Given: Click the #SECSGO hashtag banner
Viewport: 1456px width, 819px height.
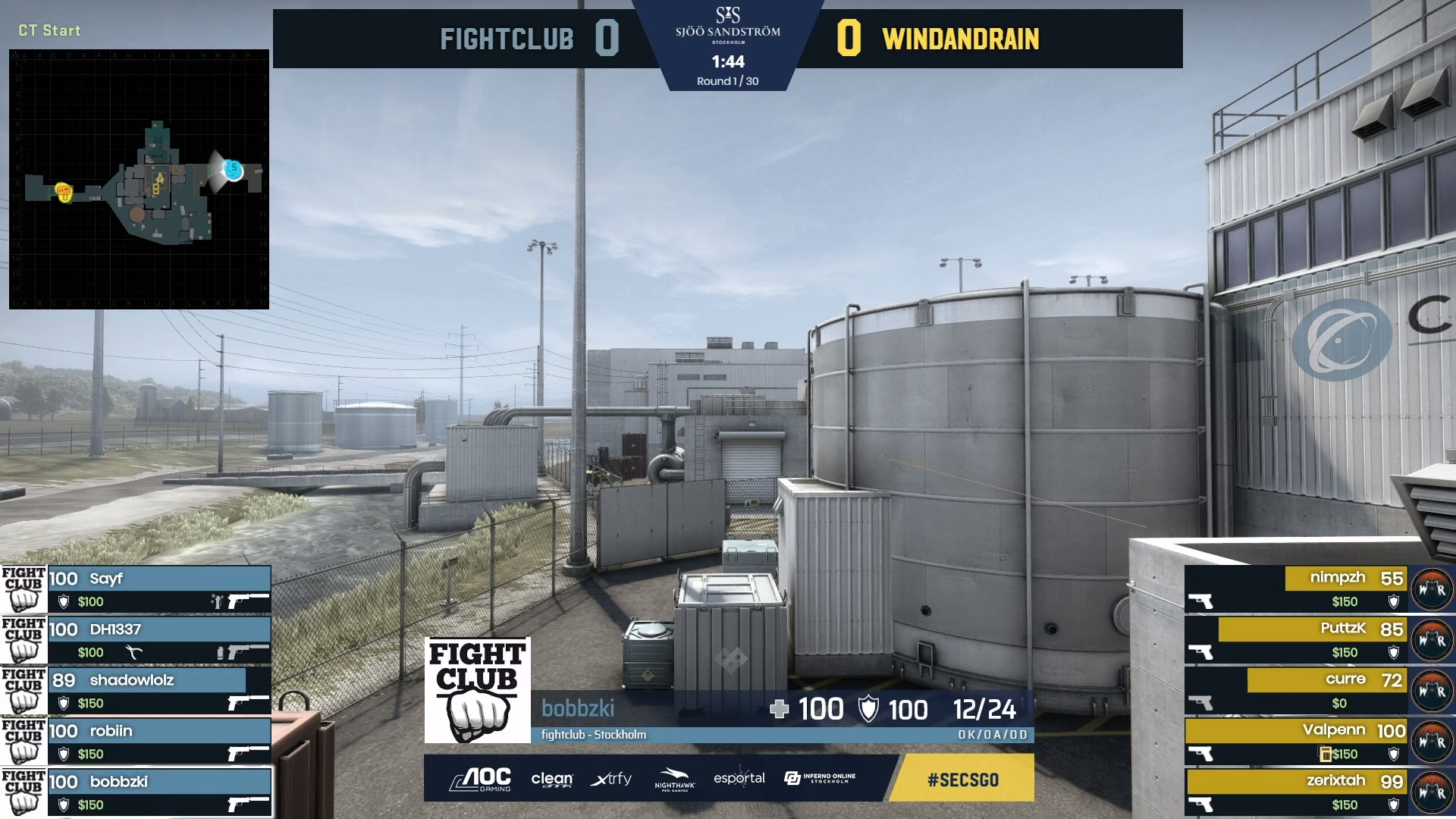Looking at the screenshot, I should (x=962, y=780).
